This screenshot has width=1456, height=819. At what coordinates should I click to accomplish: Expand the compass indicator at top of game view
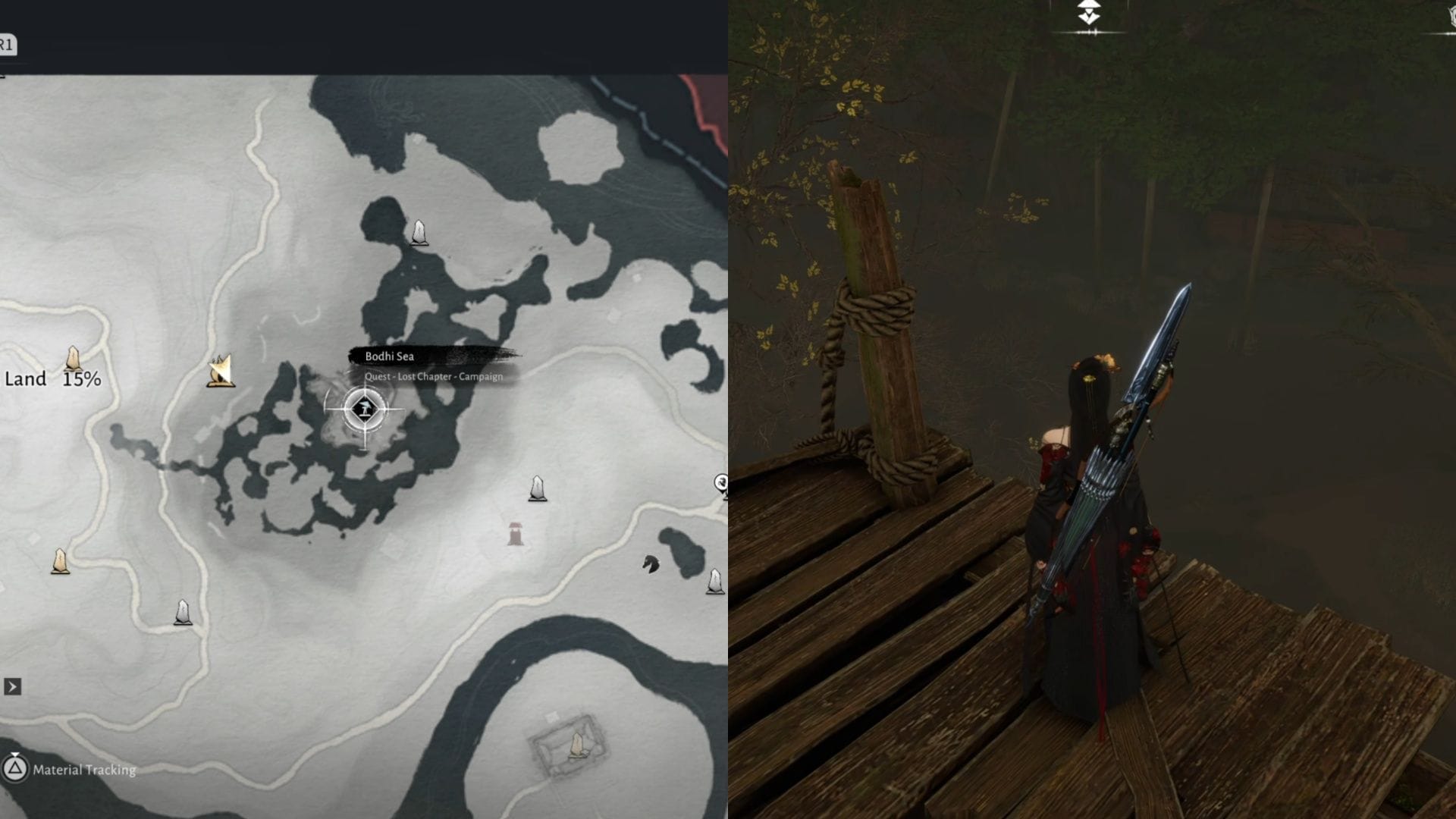coord(1090,14)
